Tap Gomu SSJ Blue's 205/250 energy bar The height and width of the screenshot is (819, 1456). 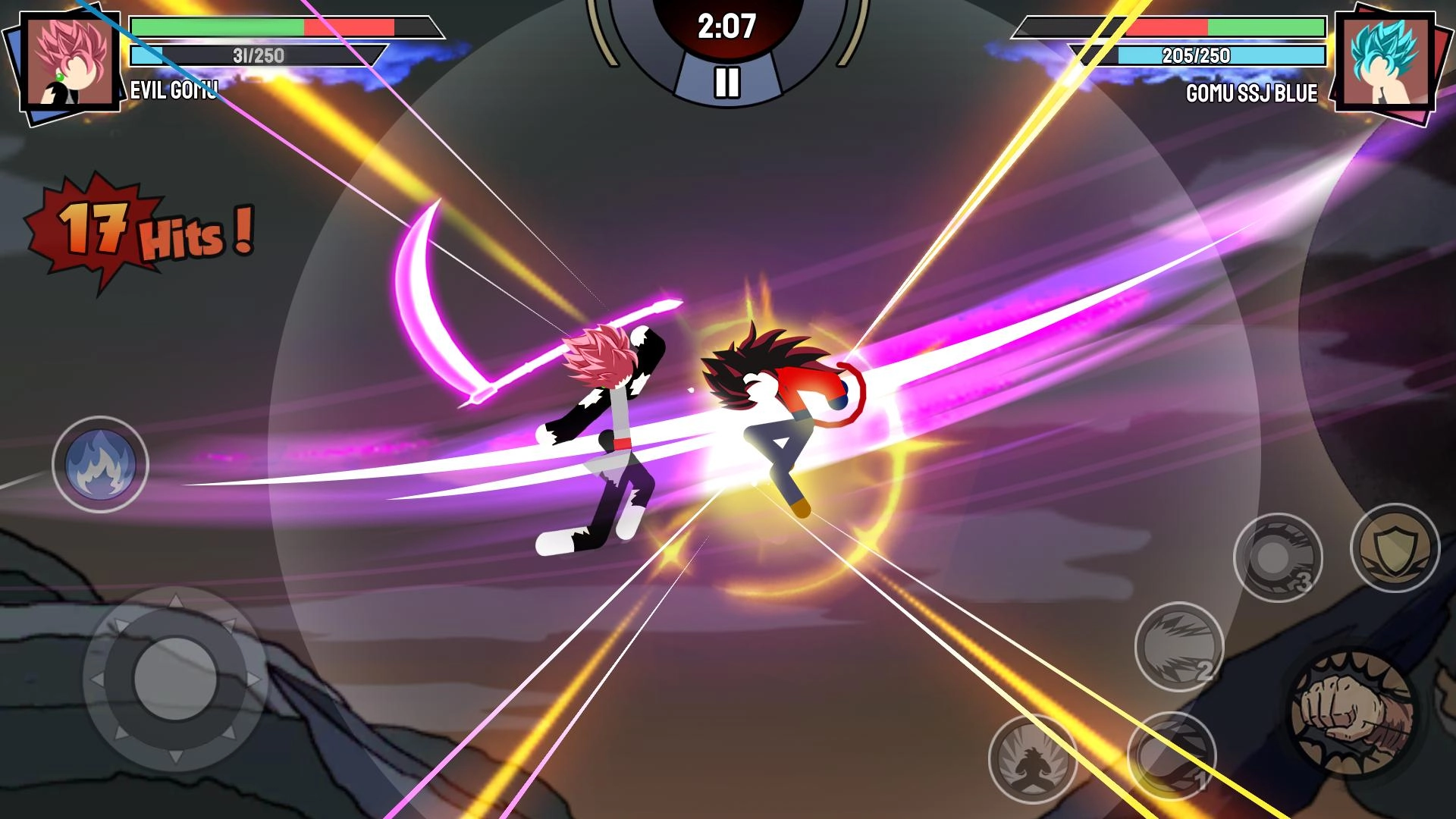[x=1197, y=55]
